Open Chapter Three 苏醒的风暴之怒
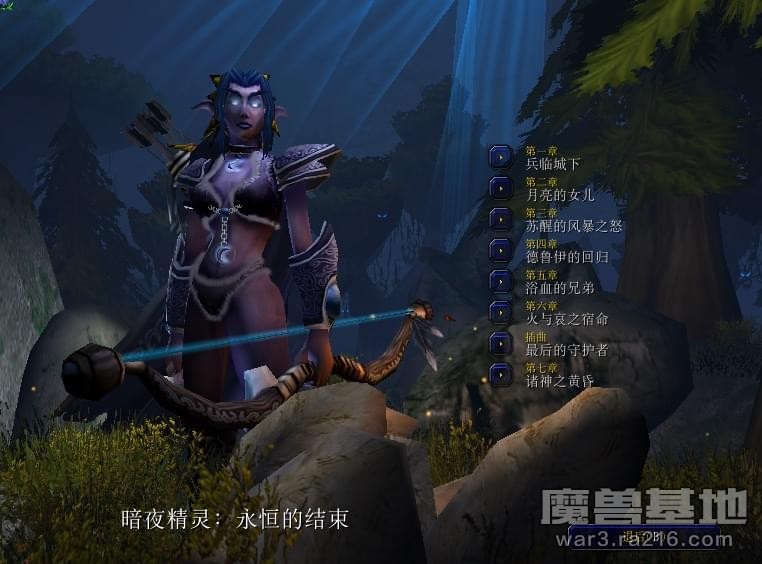 coord(501,219)
